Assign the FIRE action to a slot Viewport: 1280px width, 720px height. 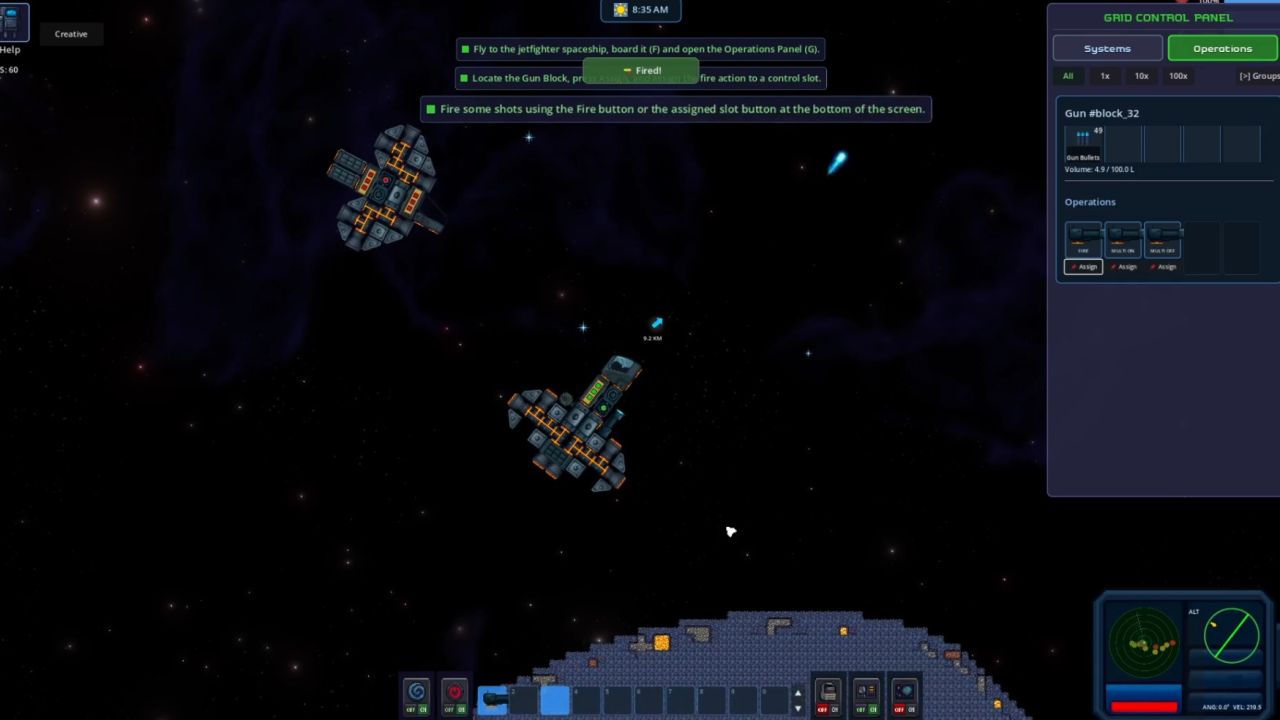(1083, 267)
